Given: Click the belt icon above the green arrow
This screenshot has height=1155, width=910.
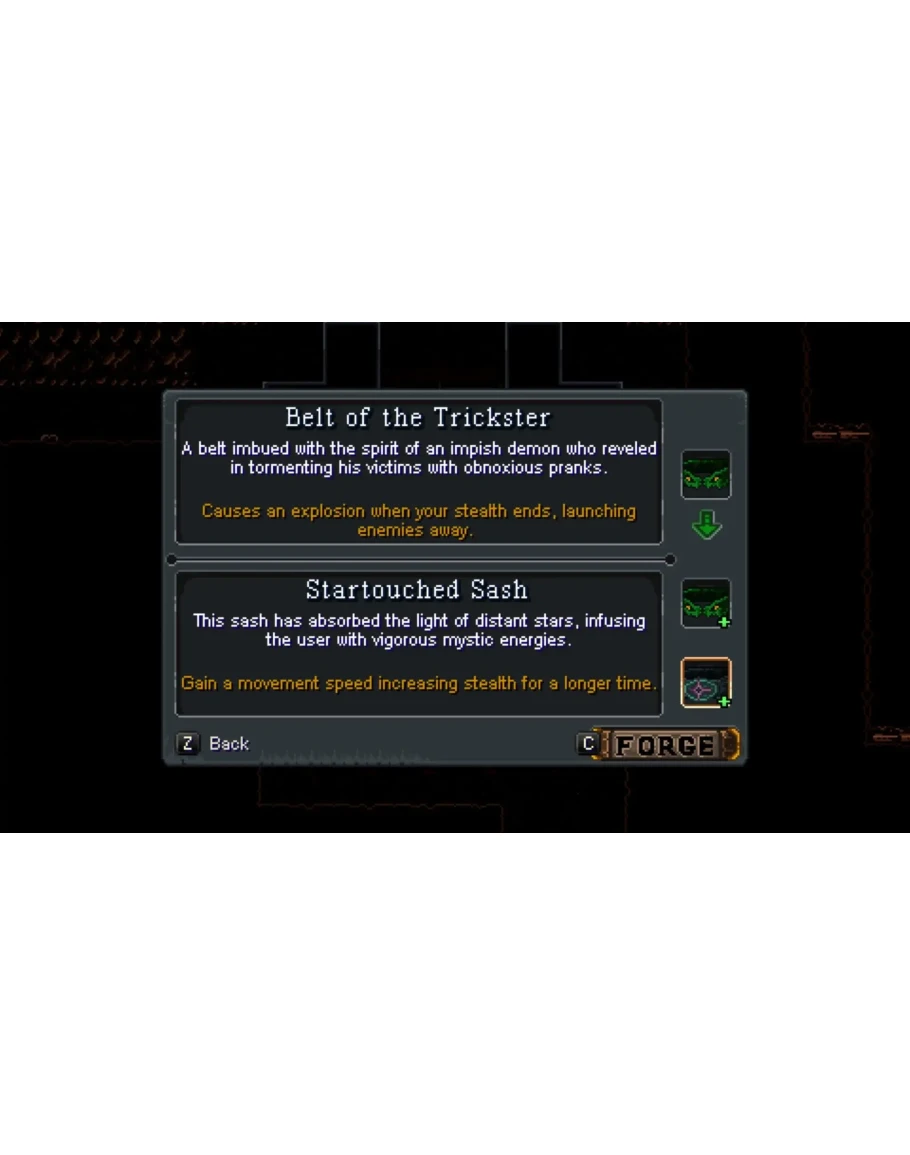Looking at the screenshot, I should click(706, 474).
